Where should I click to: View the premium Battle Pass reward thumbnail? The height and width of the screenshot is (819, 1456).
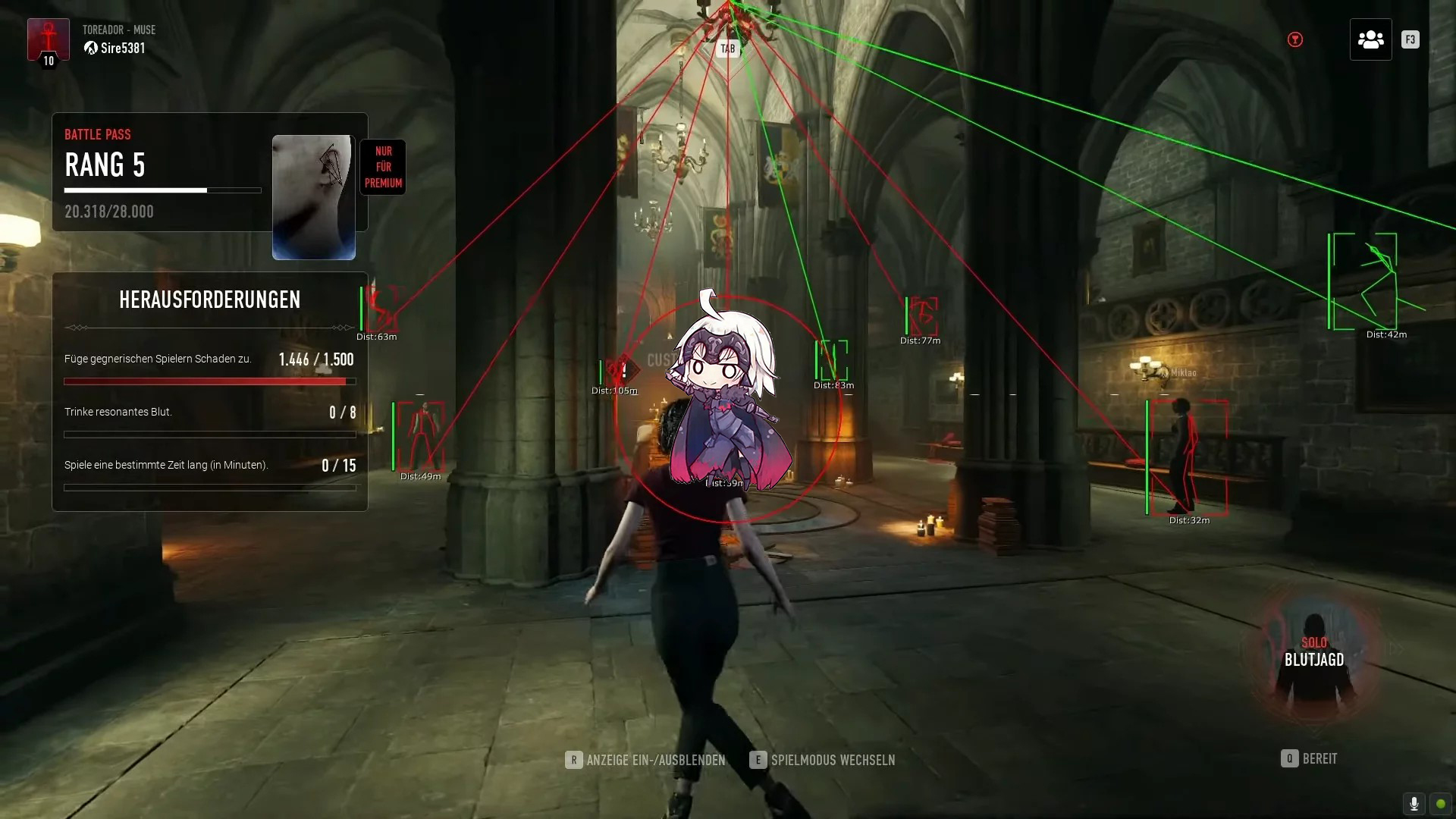click(313, 197)
